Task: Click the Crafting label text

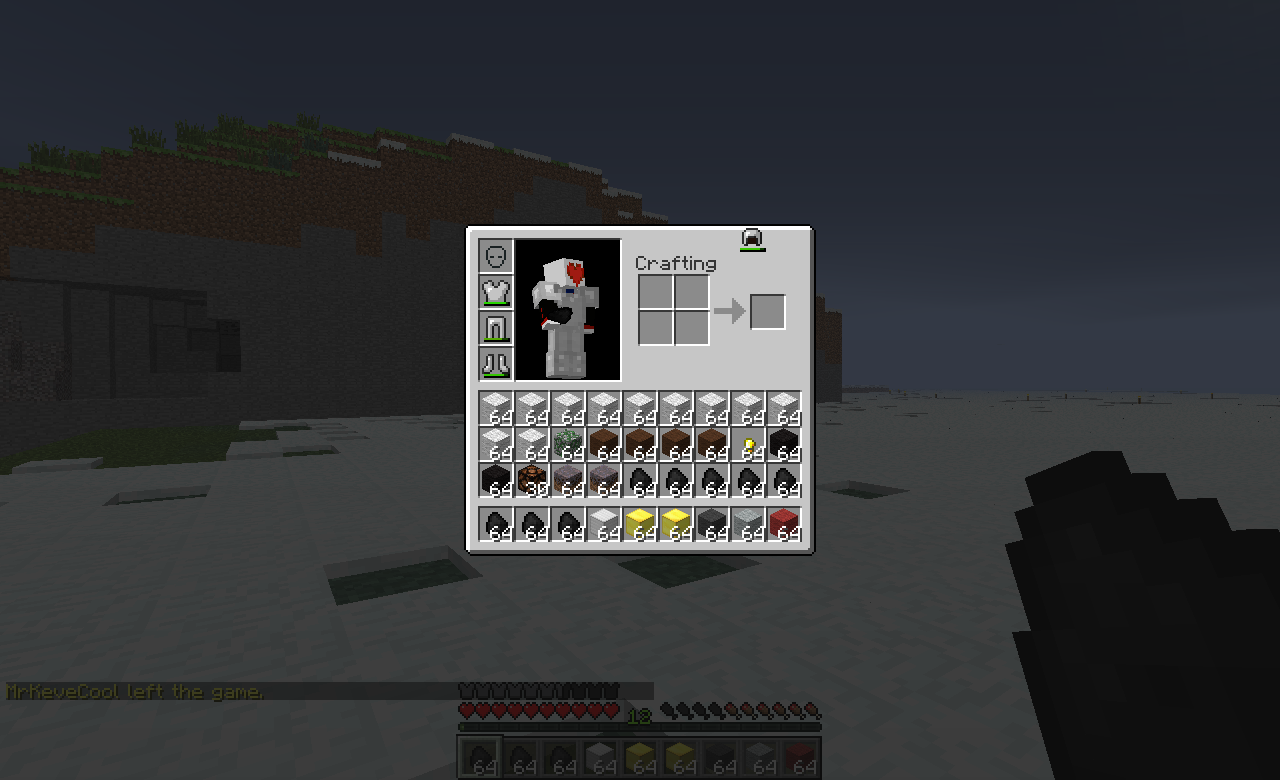Action: point(676,263)
